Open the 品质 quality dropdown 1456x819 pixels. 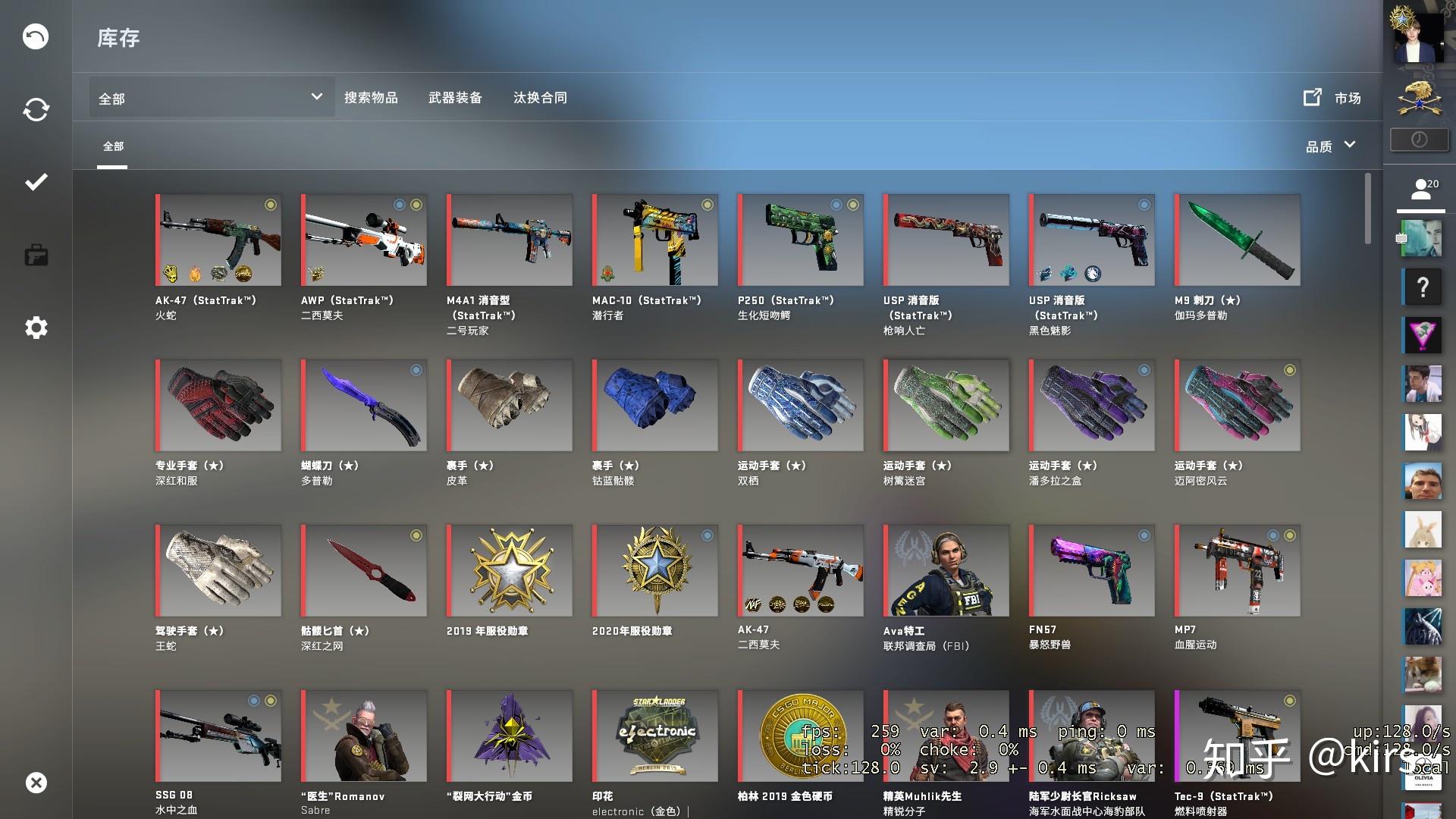pyautogui.click(x=1330, y=145)
